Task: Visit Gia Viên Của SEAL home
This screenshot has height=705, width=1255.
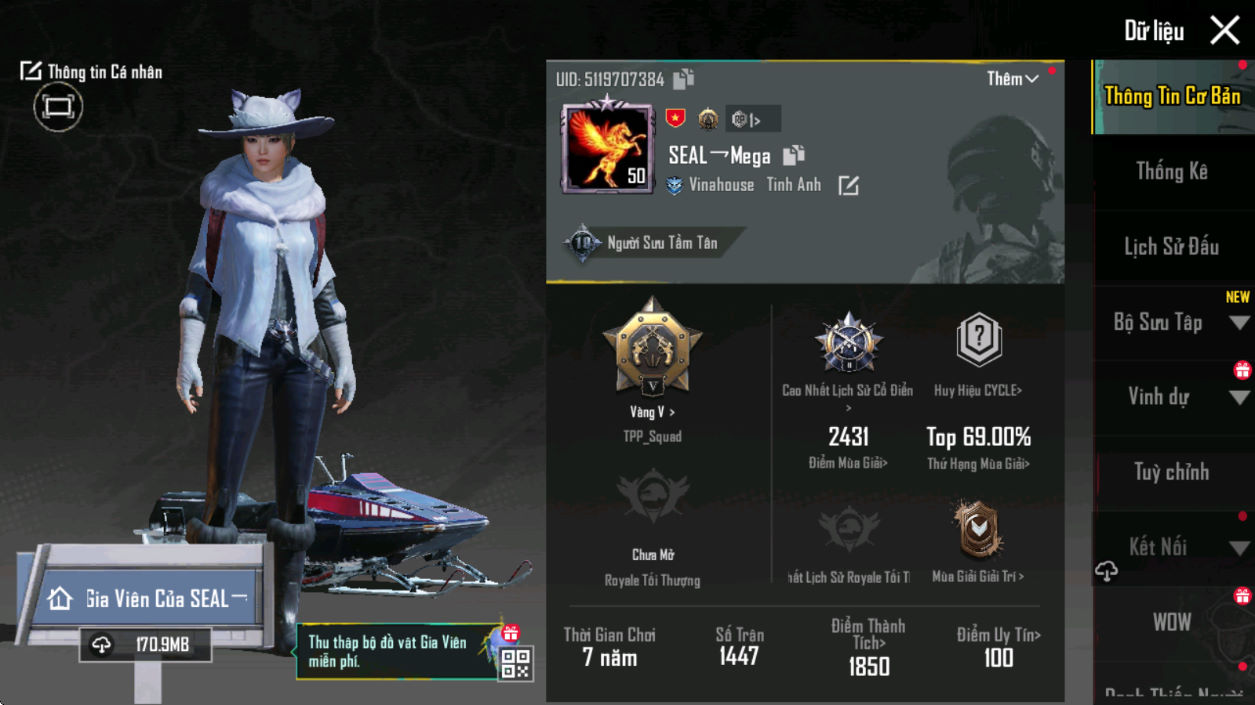Action: click(x=148, y=598)
